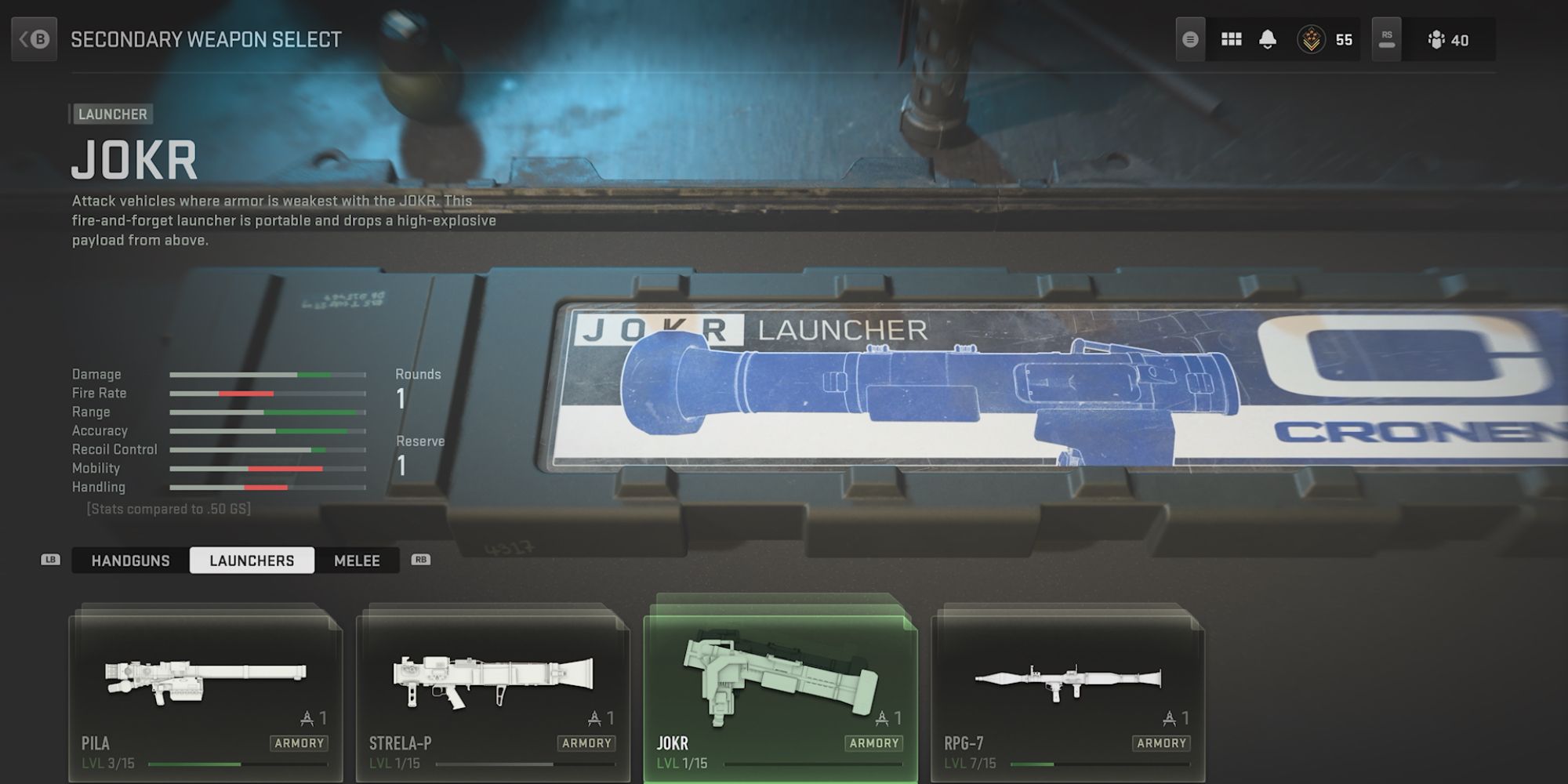
Task: Open the channels grid icon
Action: [1232, 38]
